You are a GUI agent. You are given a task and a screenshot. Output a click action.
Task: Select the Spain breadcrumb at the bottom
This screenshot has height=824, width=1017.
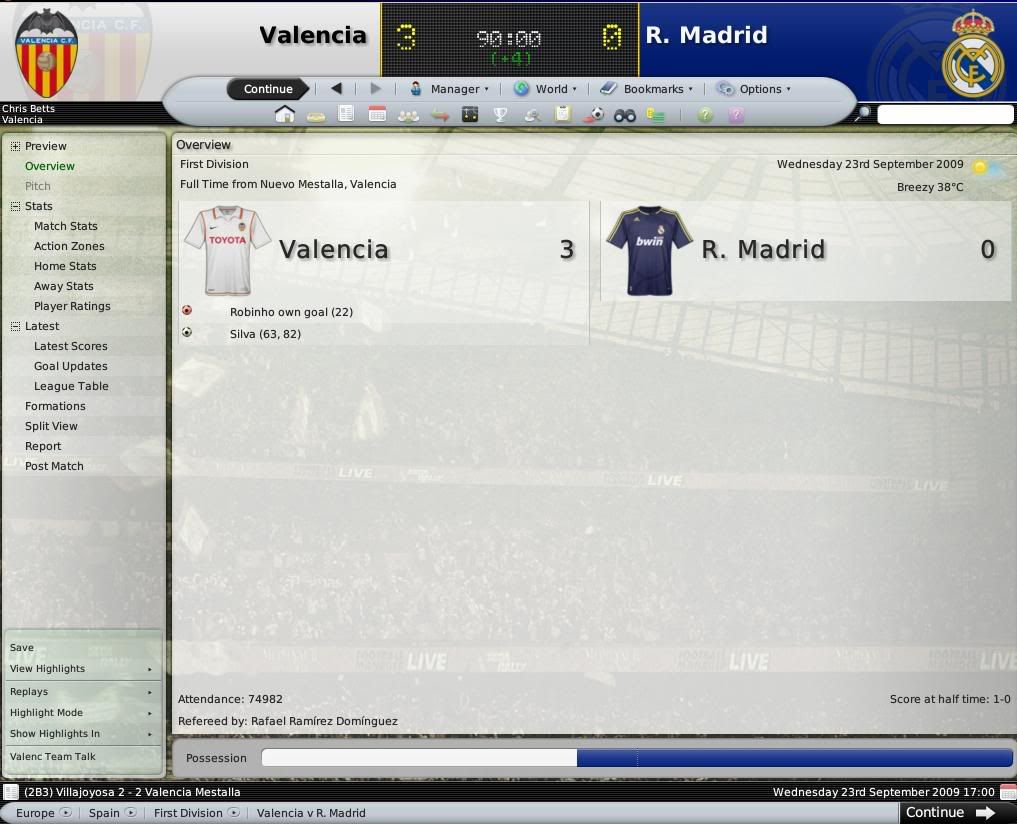coord(104,813)
